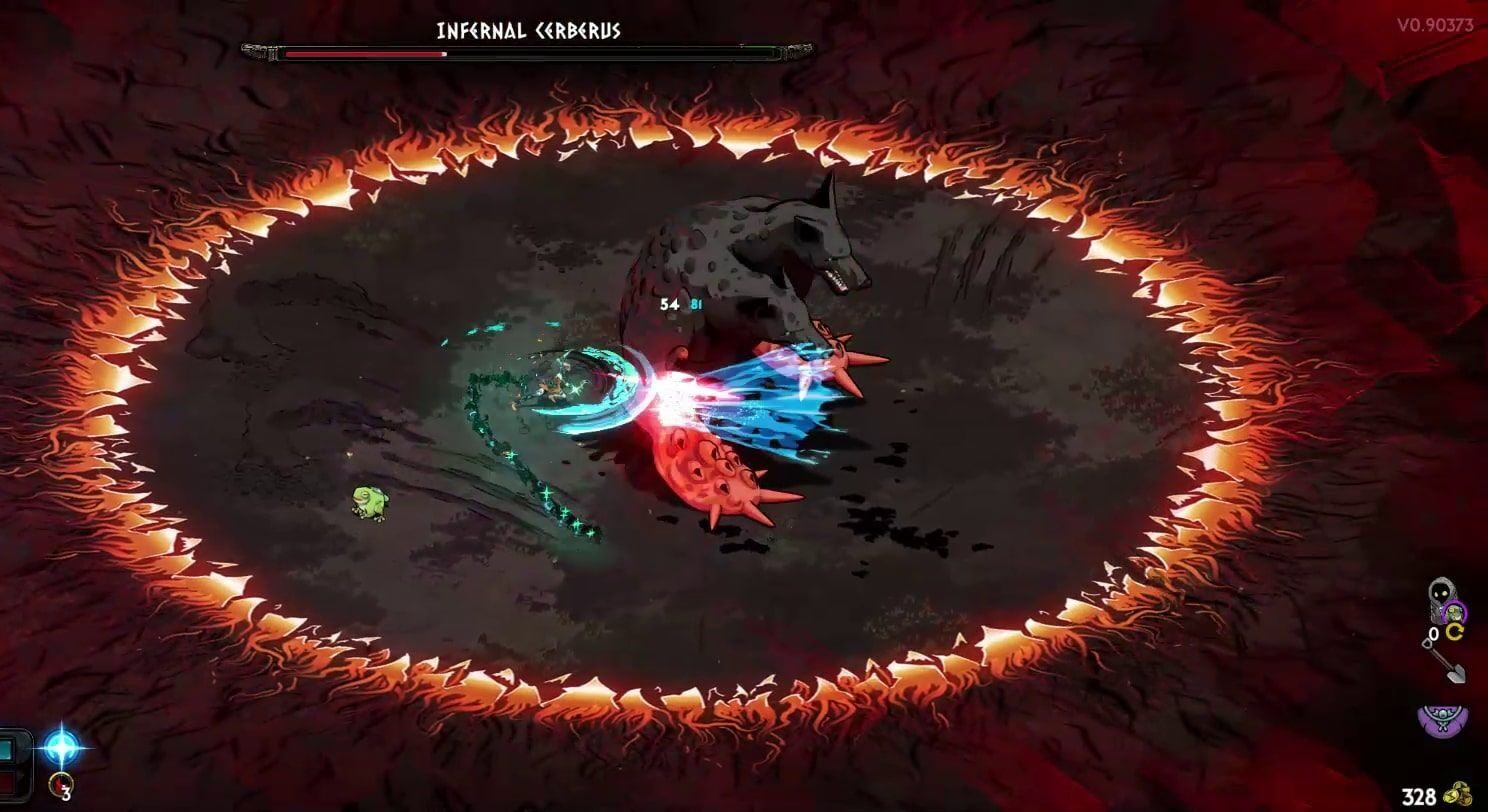This screenshot has width=1488, height=812.
Task: Click the Shade companion count showing 0
Action: click(1435, 633)
